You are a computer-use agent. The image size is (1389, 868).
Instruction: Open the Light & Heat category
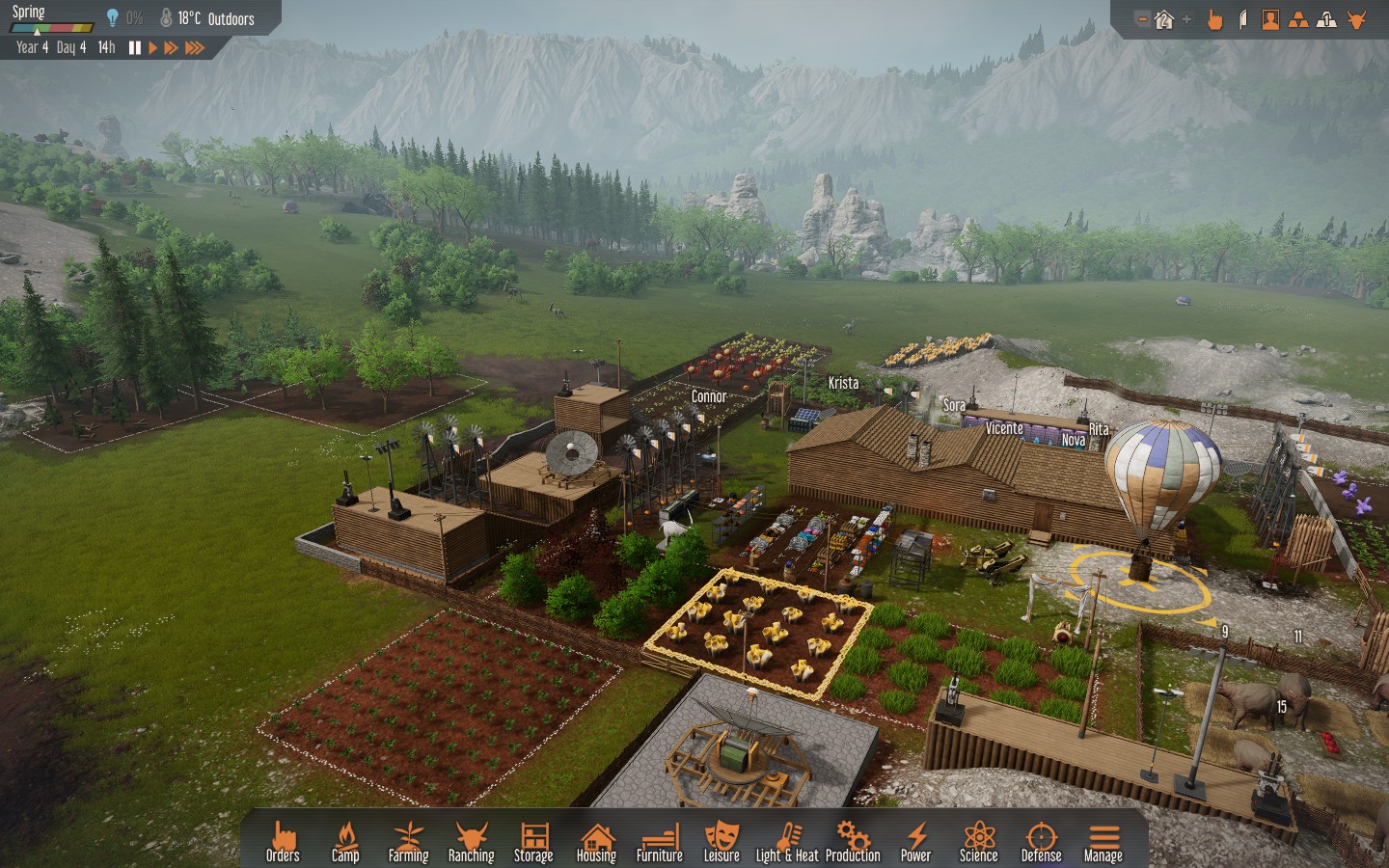click(x=787, y=841)
